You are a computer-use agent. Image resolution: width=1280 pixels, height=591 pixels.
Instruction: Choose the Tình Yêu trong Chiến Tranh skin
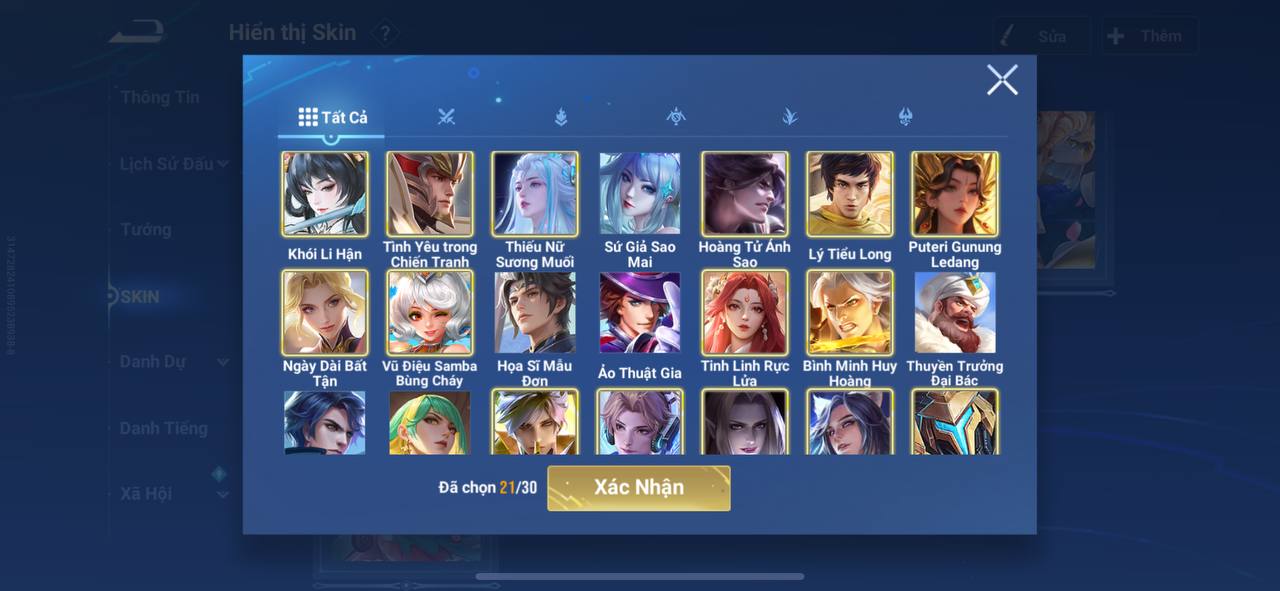[x=430, y=194]
